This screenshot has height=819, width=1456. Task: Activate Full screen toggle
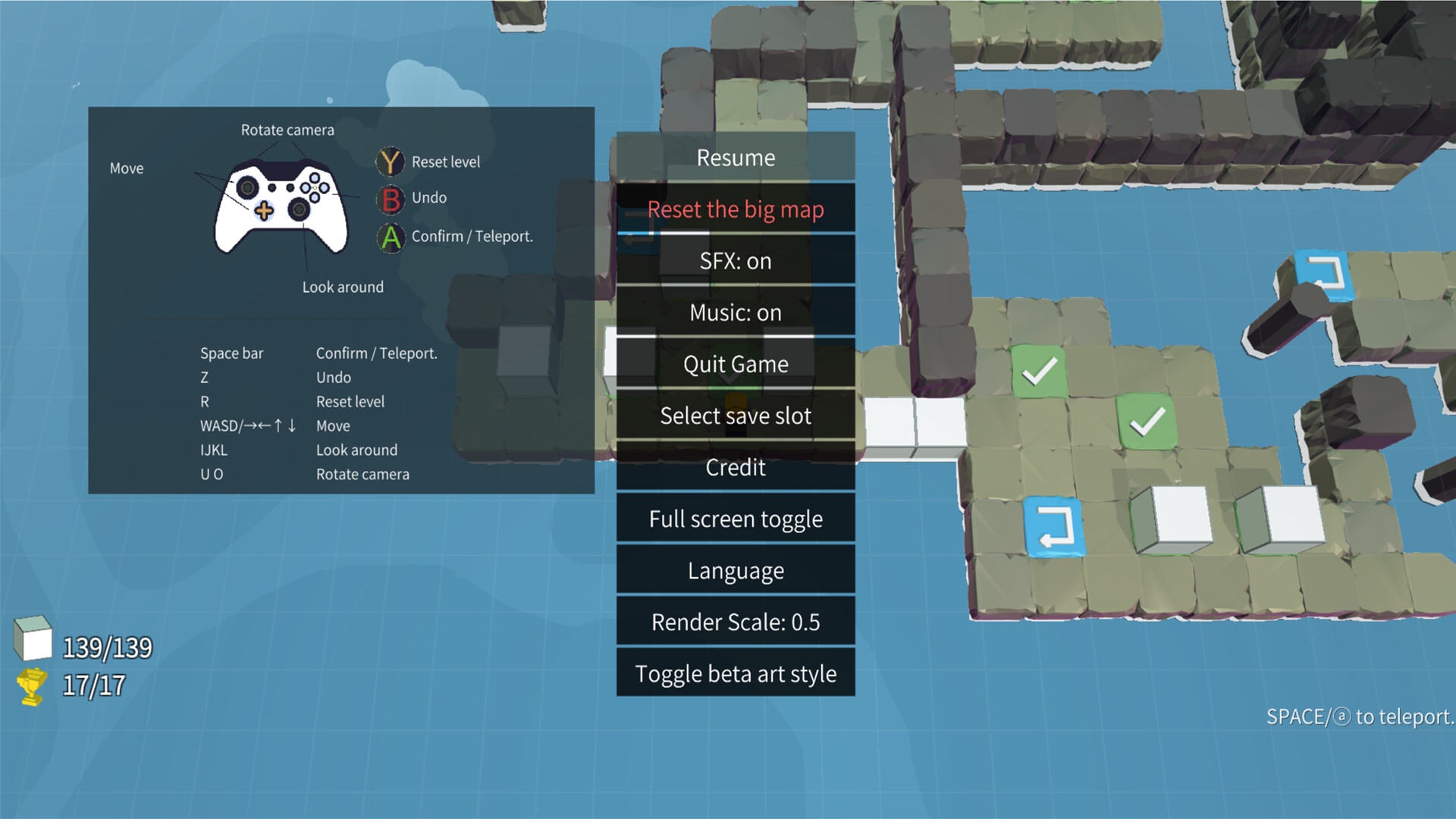(735, 519)
